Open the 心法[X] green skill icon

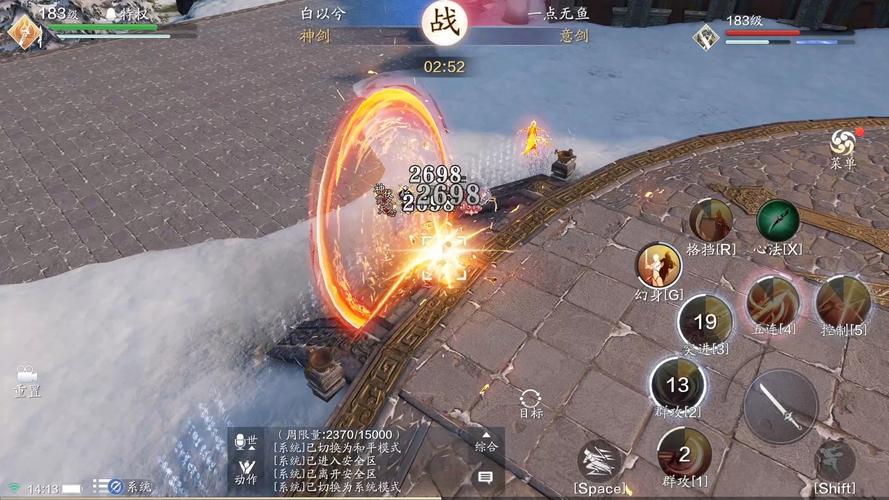778,220
